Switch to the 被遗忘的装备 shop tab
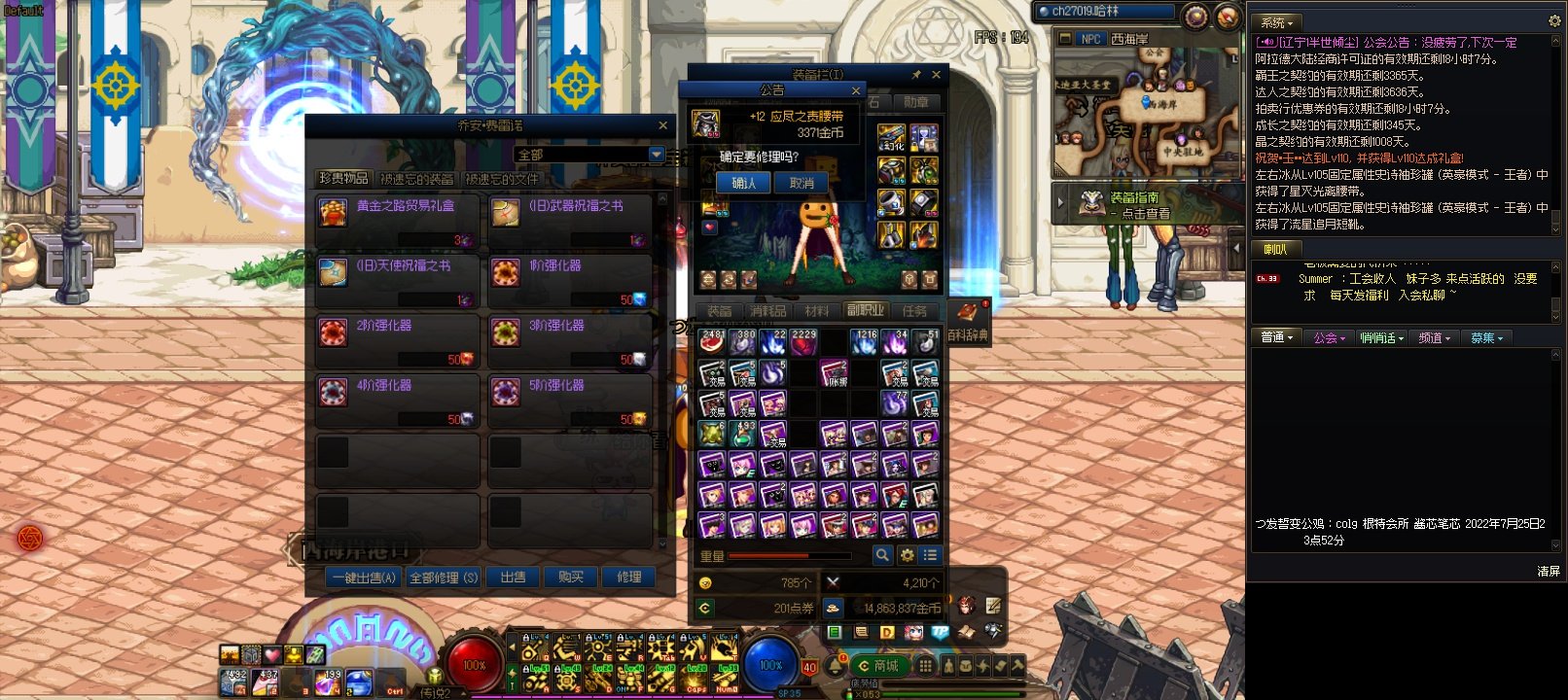The width and height of the screenshot is (1568, 700). tap(416, 179)
